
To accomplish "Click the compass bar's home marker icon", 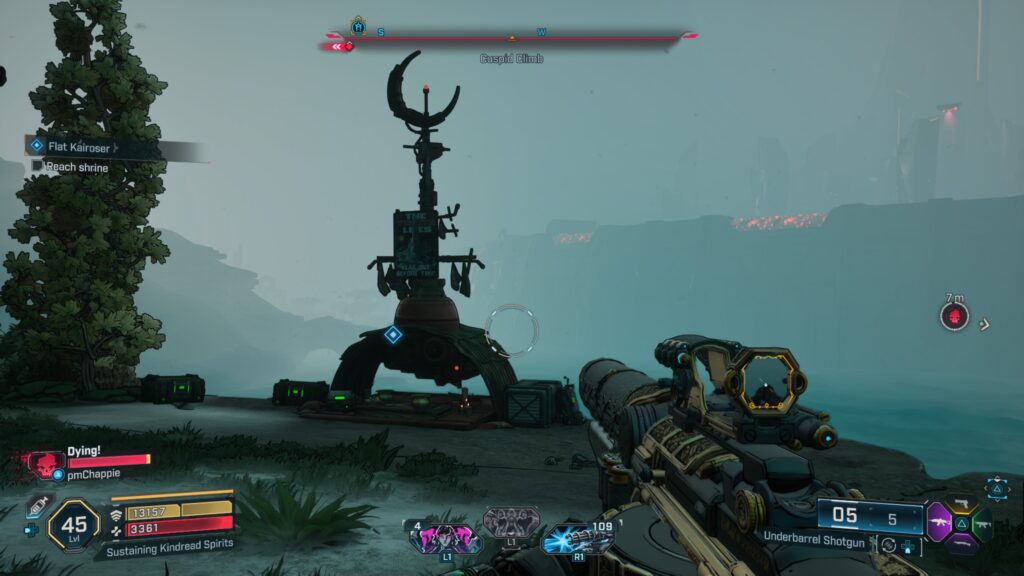I will pyautogui.click(x=358, y=26).
